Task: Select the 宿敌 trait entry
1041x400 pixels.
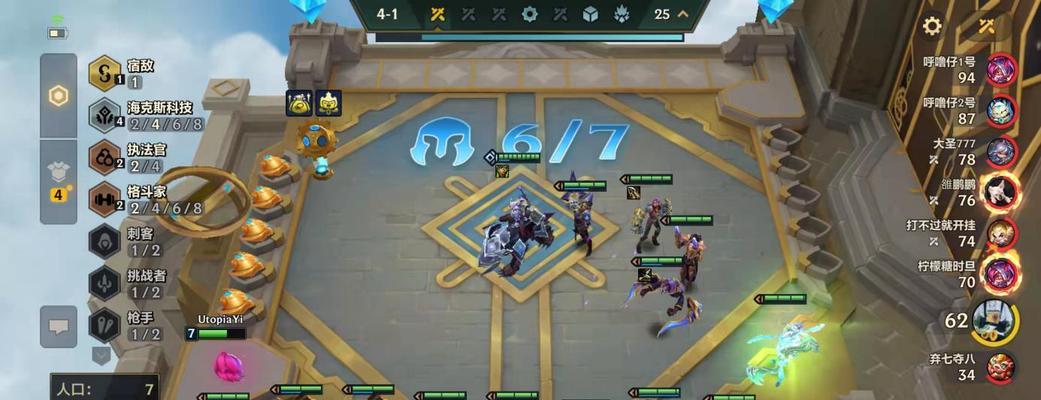Action: click(x=104, y=73)
